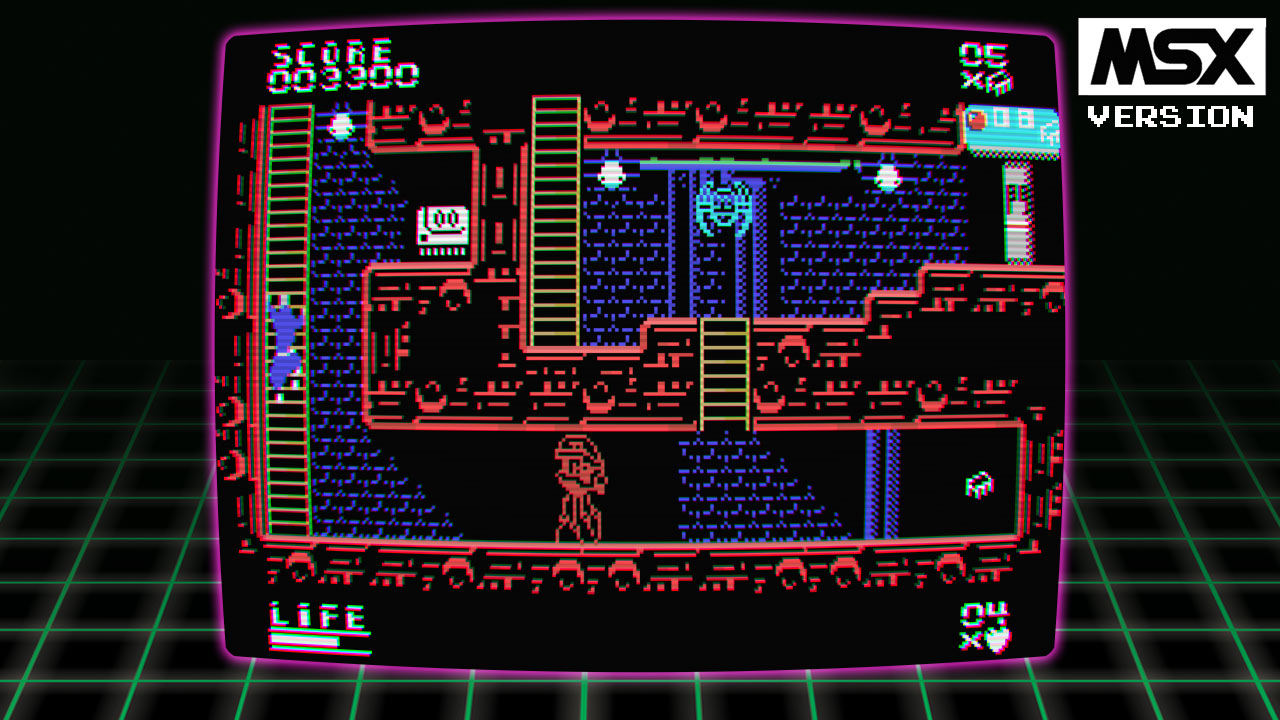Viewport: 1280px width, 720px height.
Task: Click the VERSION label under the MSX logo
Action: (1169, 113)
